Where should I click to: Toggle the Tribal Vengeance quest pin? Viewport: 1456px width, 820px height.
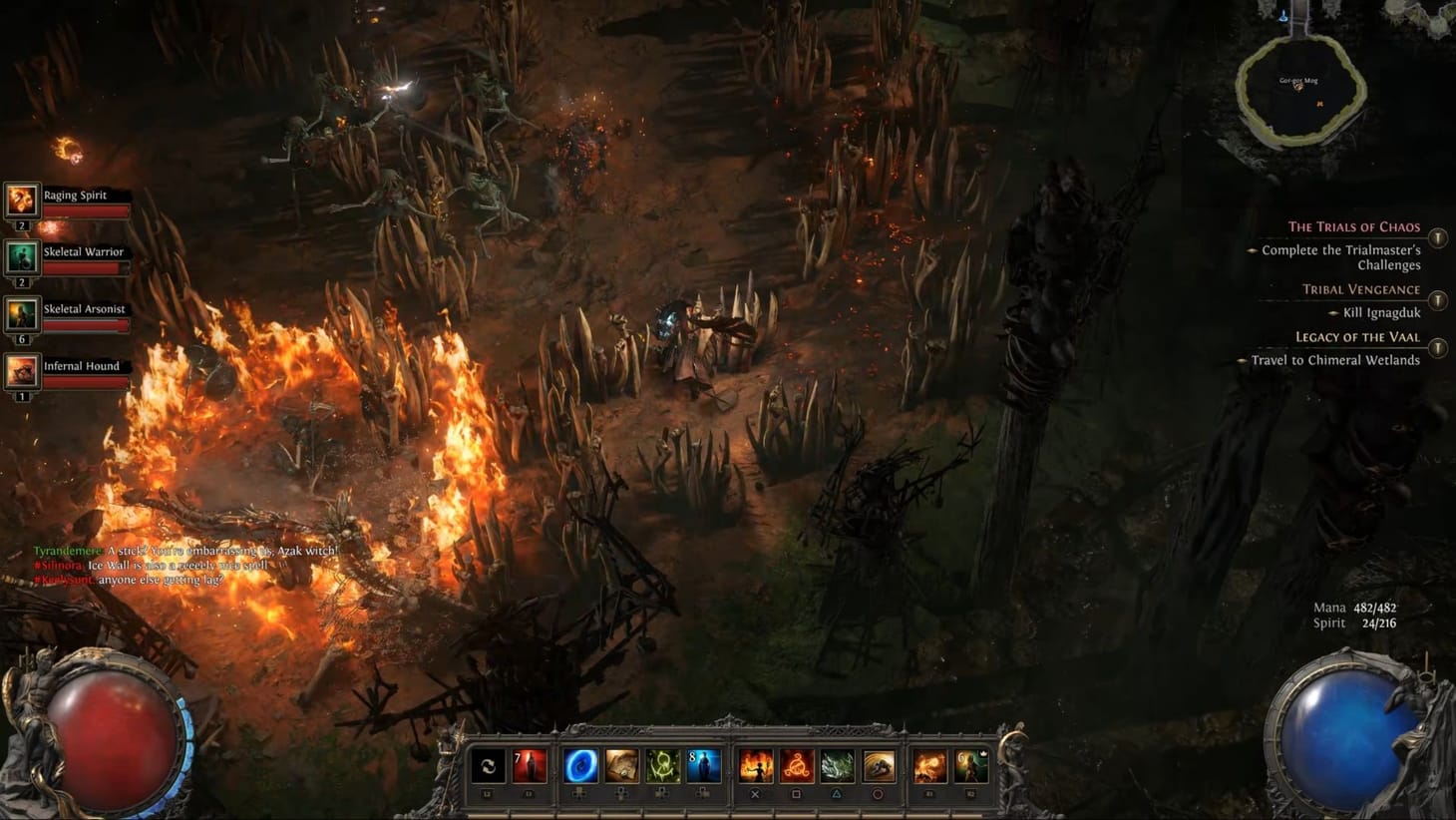(1437, 299)
